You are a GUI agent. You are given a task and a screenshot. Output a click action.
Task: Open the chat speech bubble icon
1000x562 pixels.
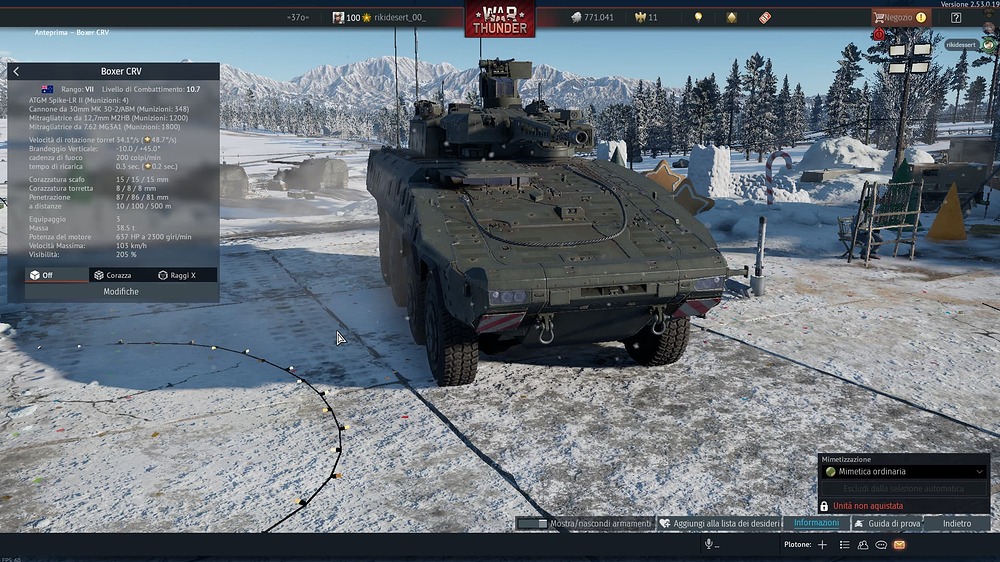tap(881, 545)
